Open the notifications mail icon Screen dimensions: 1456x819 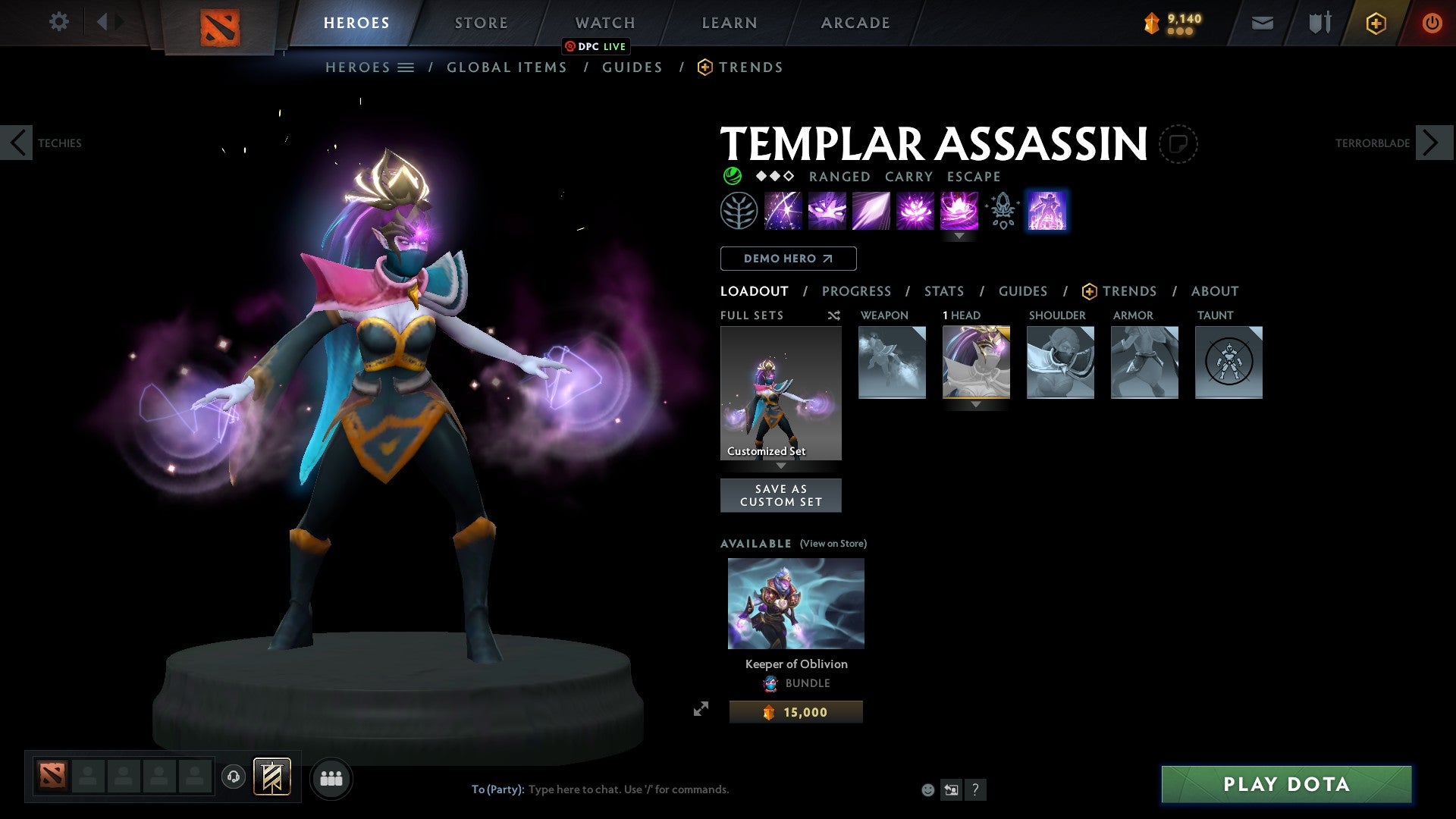[x=1262, y=23]
